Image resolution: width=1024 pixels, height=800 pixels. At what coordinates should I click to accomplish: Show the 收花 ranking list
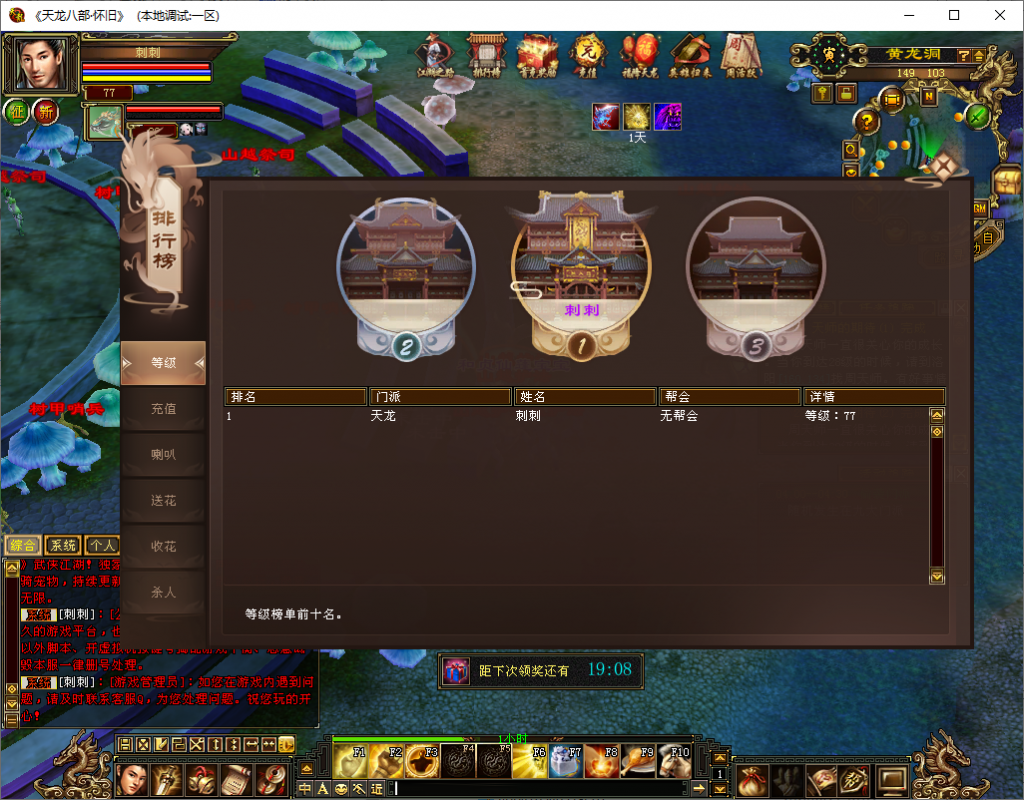163,546
